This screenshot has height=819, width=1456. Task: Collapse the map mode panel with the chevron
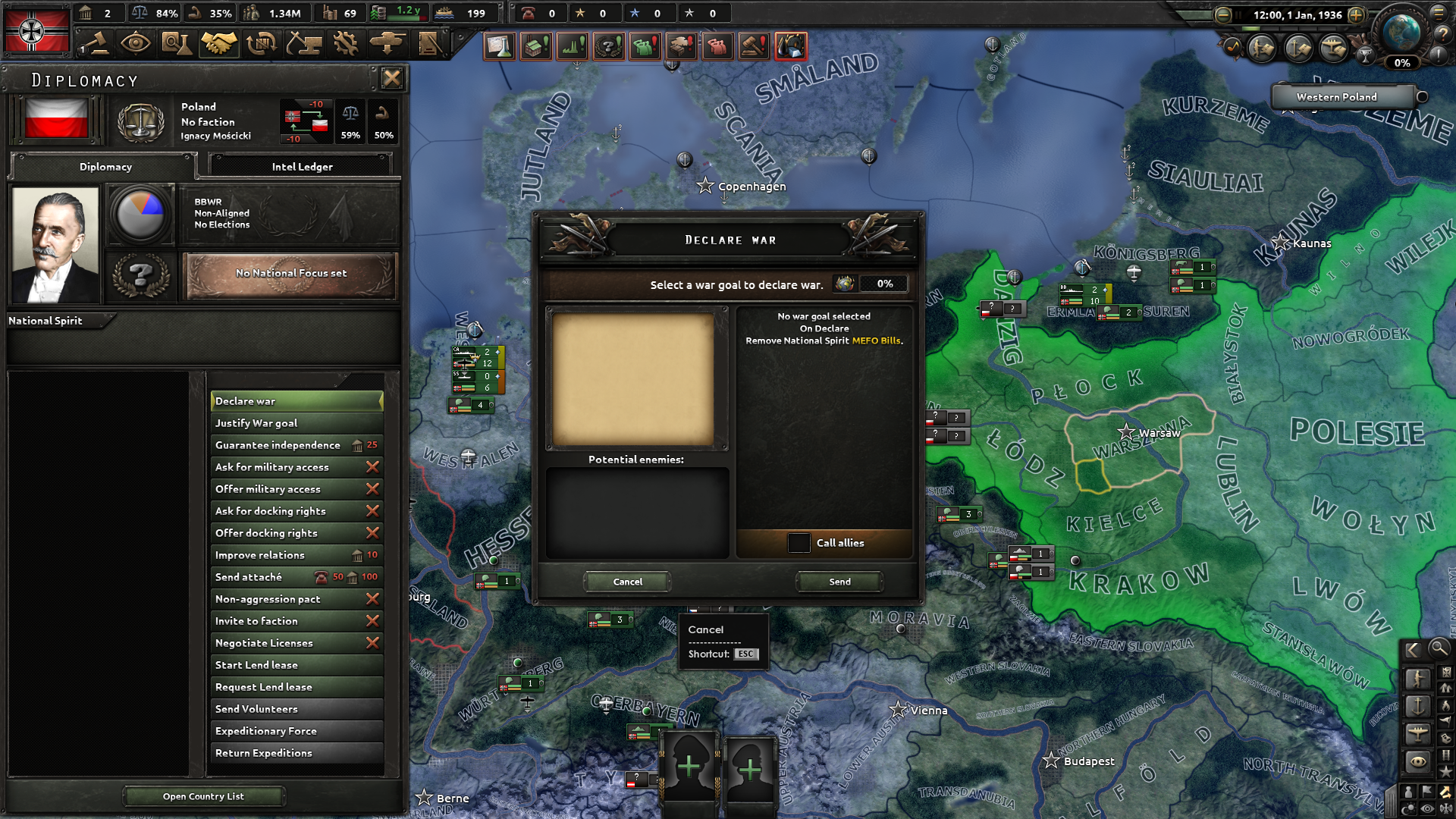[x=1412, y=650]
